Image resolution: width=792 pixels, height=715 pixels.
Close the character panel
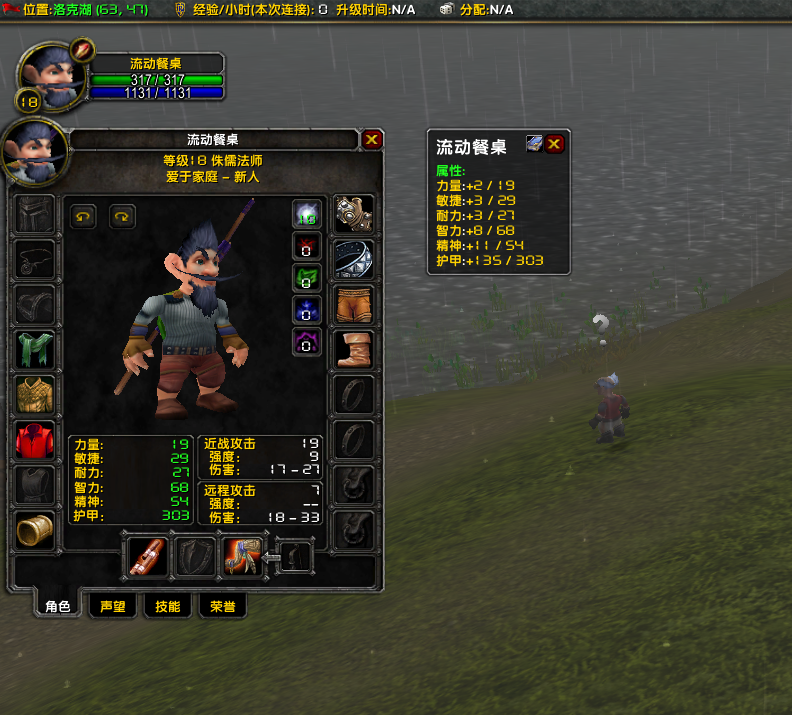point(372,140)
